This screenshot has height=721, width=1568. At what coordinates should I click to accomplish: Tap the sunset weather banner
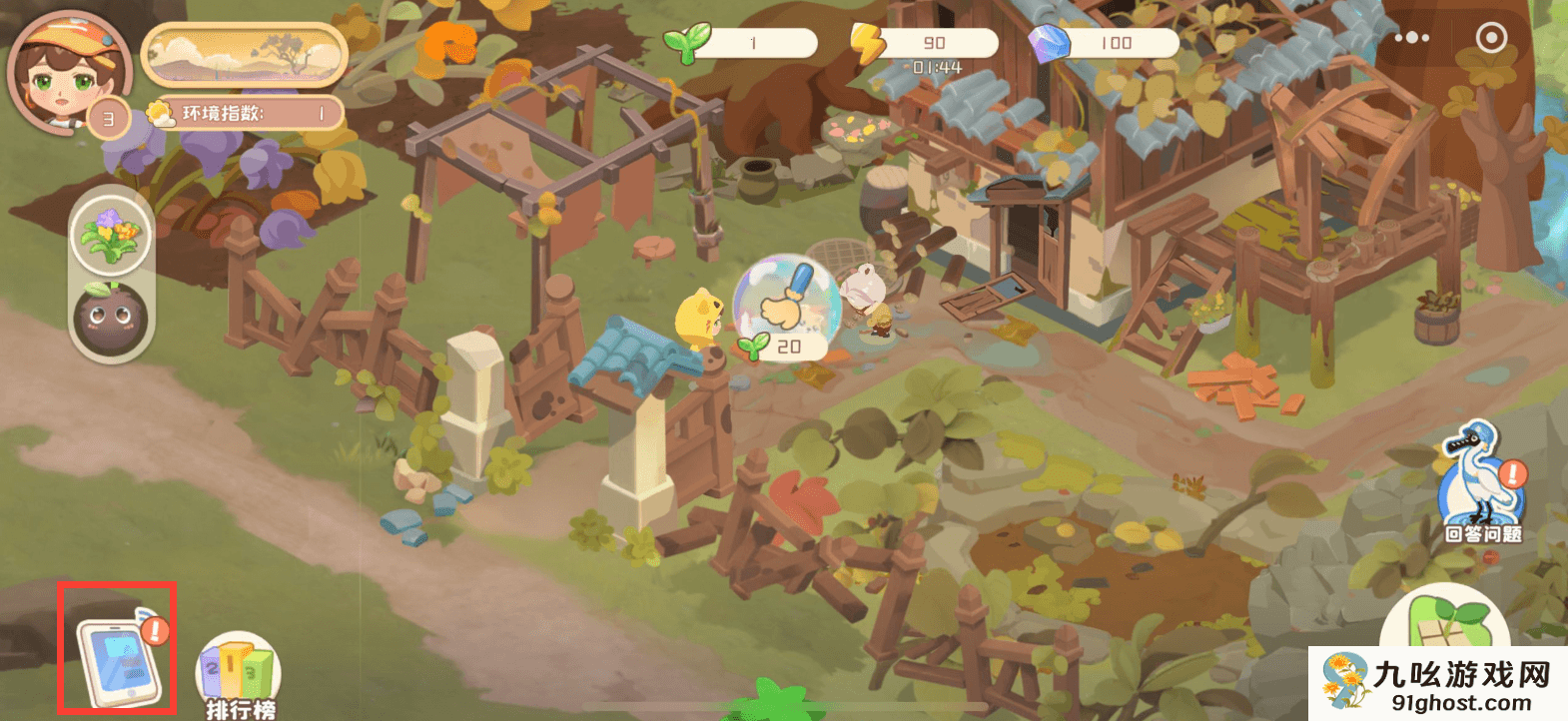tap(245, 55)
